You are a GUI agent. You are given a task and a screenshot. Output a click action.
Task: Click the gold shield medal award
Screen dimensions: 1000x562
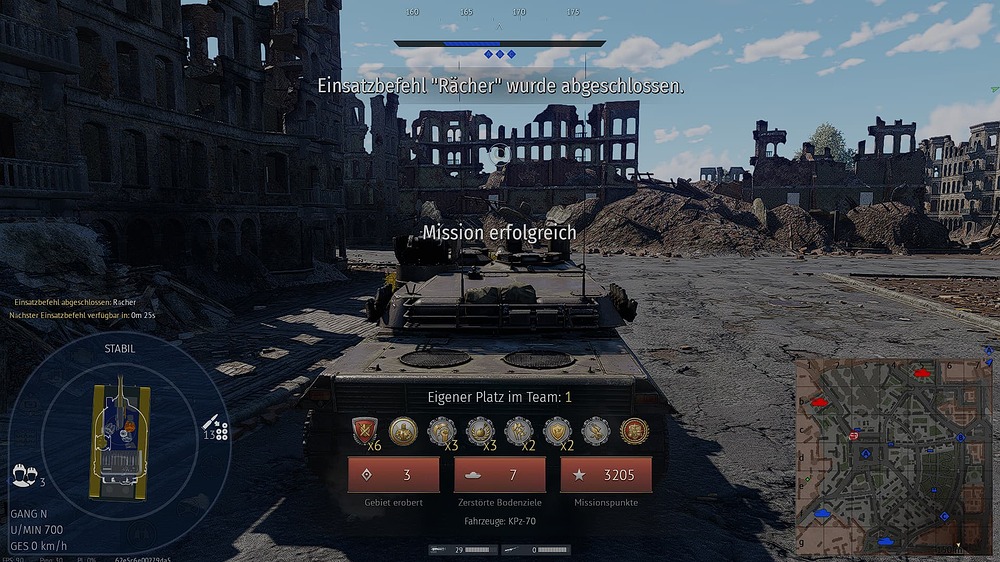tap(557, 431)
